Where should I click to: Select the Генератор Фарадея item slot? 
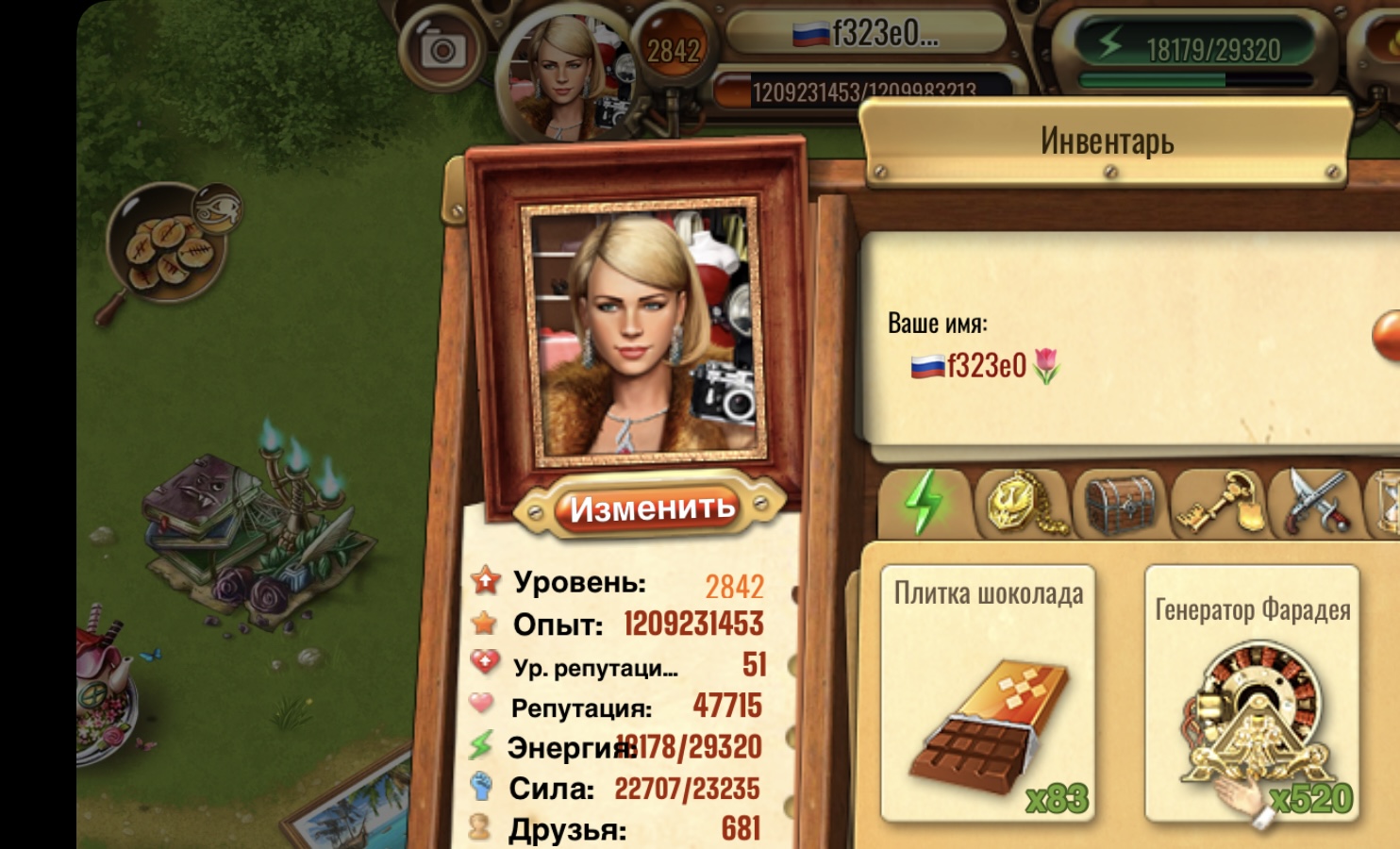click(1252, 695)
